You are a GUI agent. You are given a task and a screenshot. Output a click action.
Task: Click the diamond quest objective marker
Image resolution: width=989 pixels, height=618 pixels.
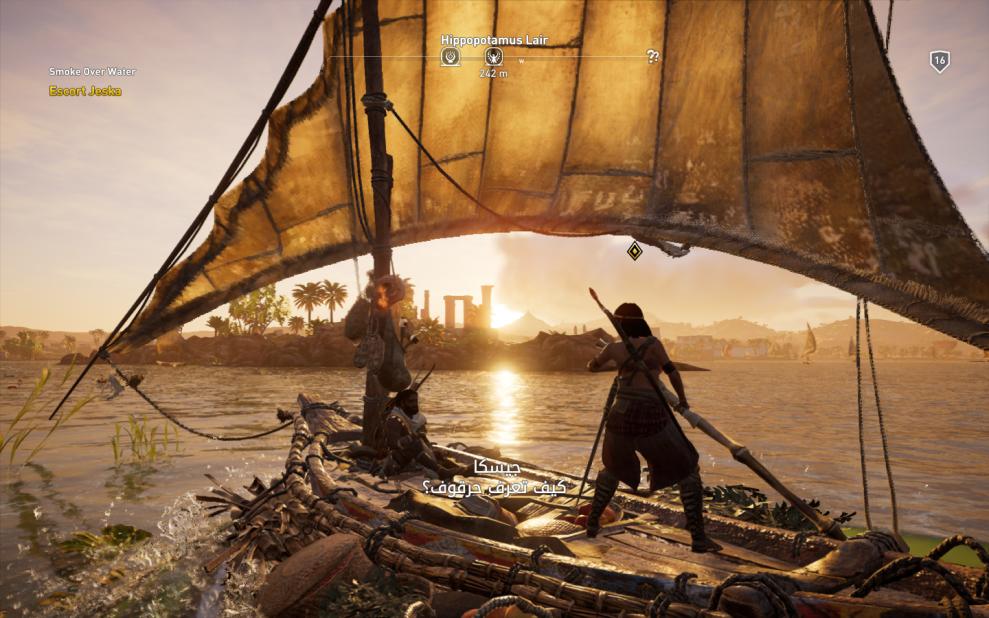click(x=634, y=250)
